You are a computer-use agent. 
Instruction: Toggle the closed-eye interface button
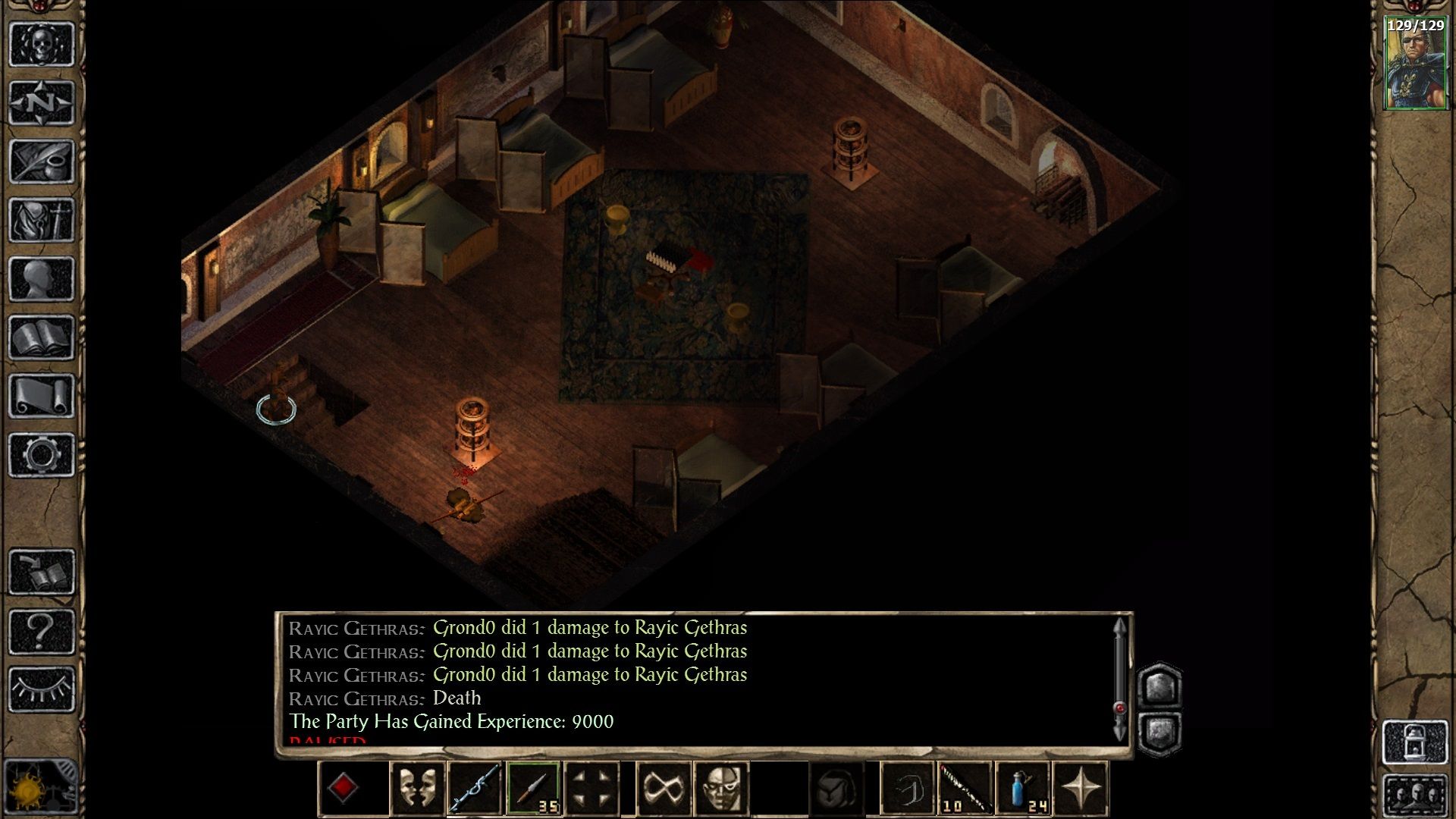[x=42, y=689]
